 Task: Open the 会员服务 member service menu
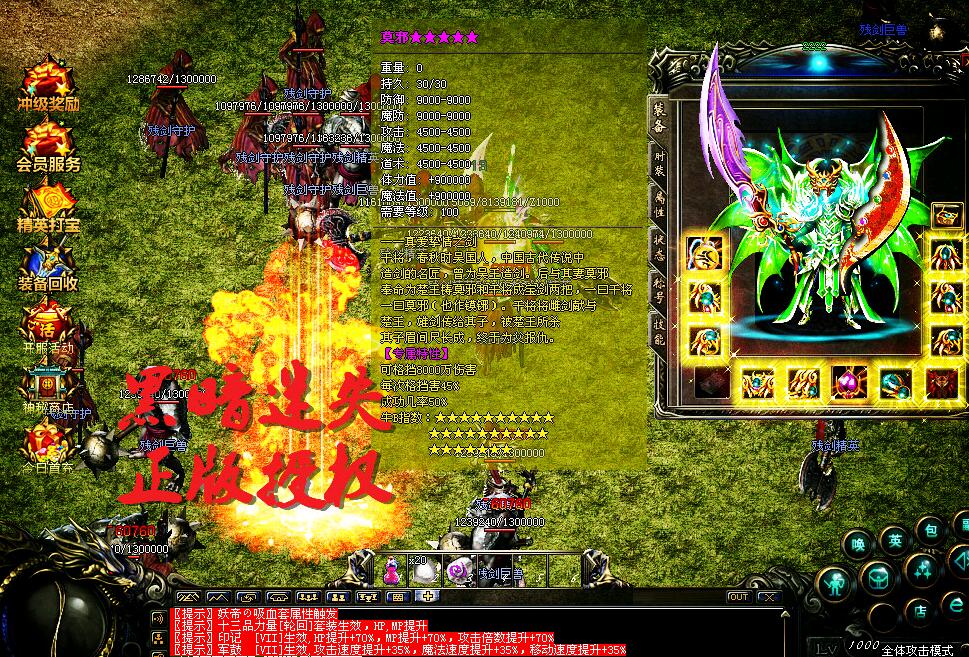coord(48,146)
